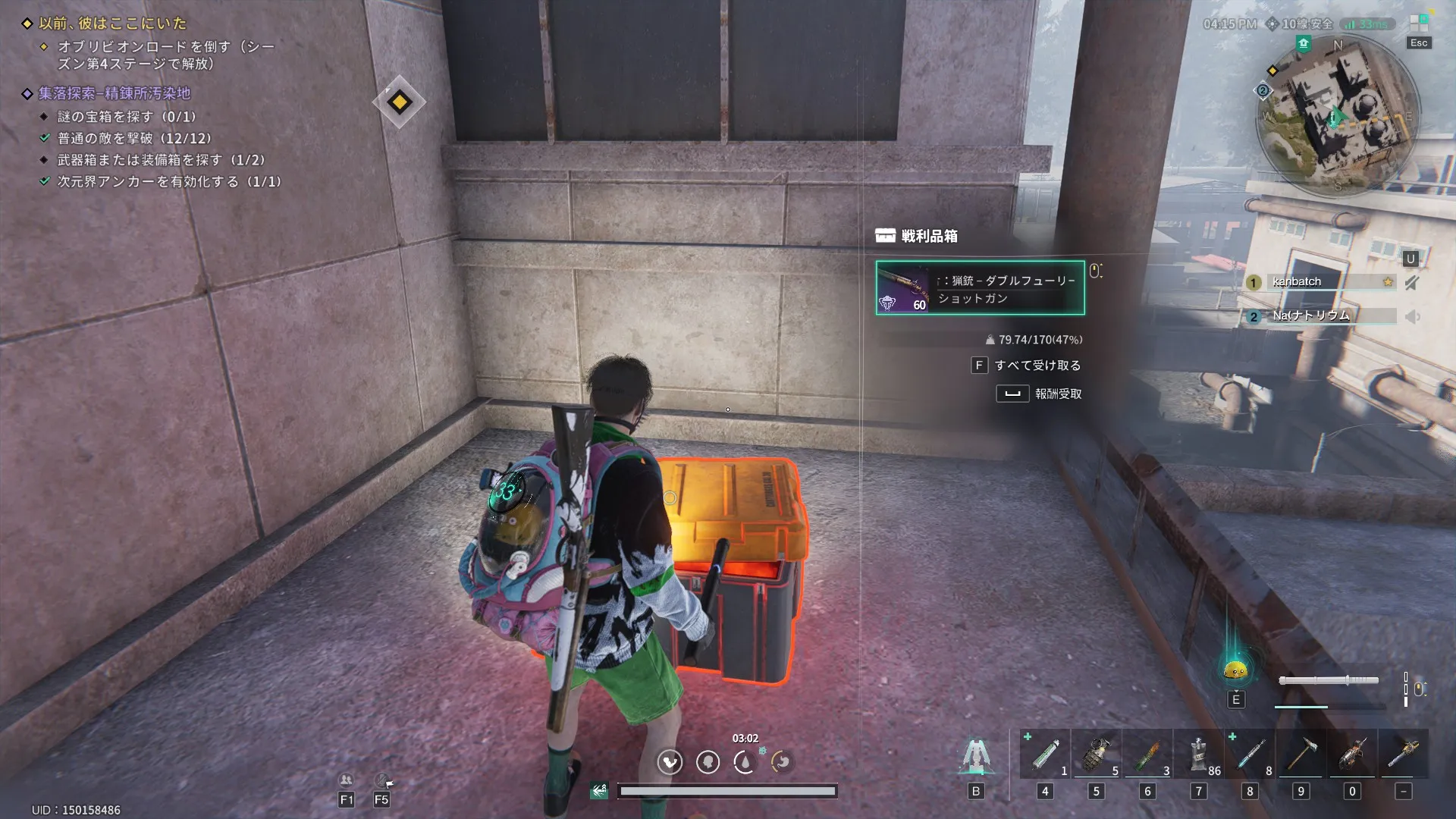The height and width of the screenshot is (819, 1456).
Task: Click the すべて受け取る take-all option
Action: pos(1037,366)
